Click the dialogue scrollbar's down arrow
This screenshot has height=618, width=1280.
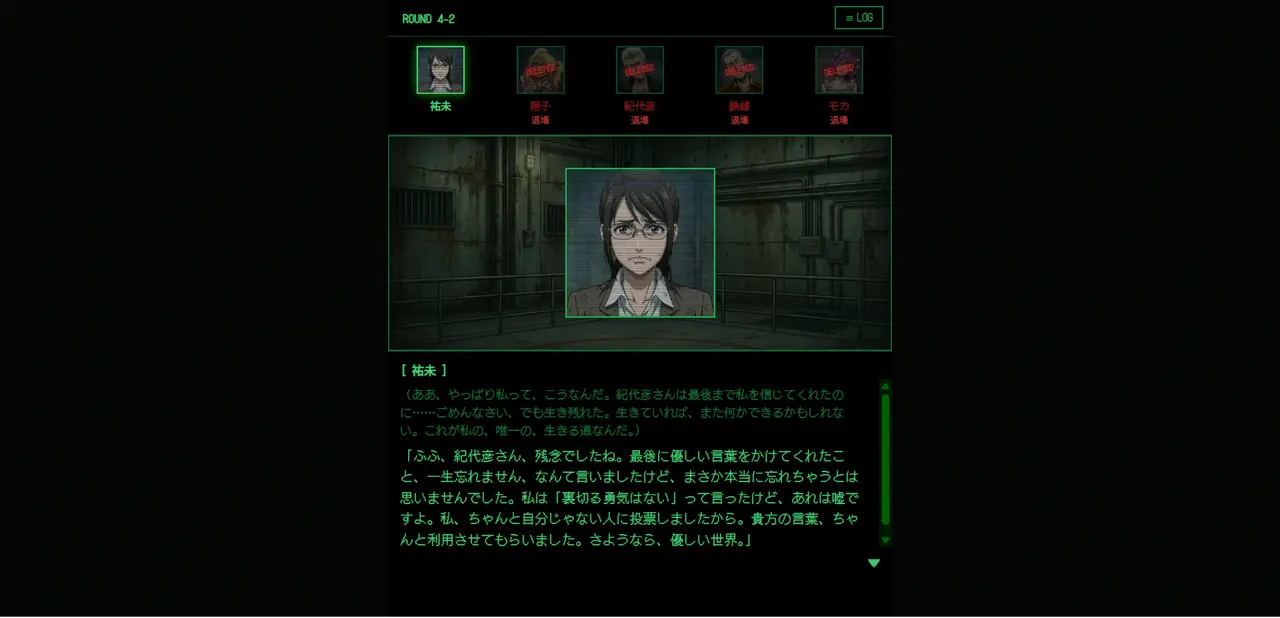pyautogui.click(x=885, y=541)
